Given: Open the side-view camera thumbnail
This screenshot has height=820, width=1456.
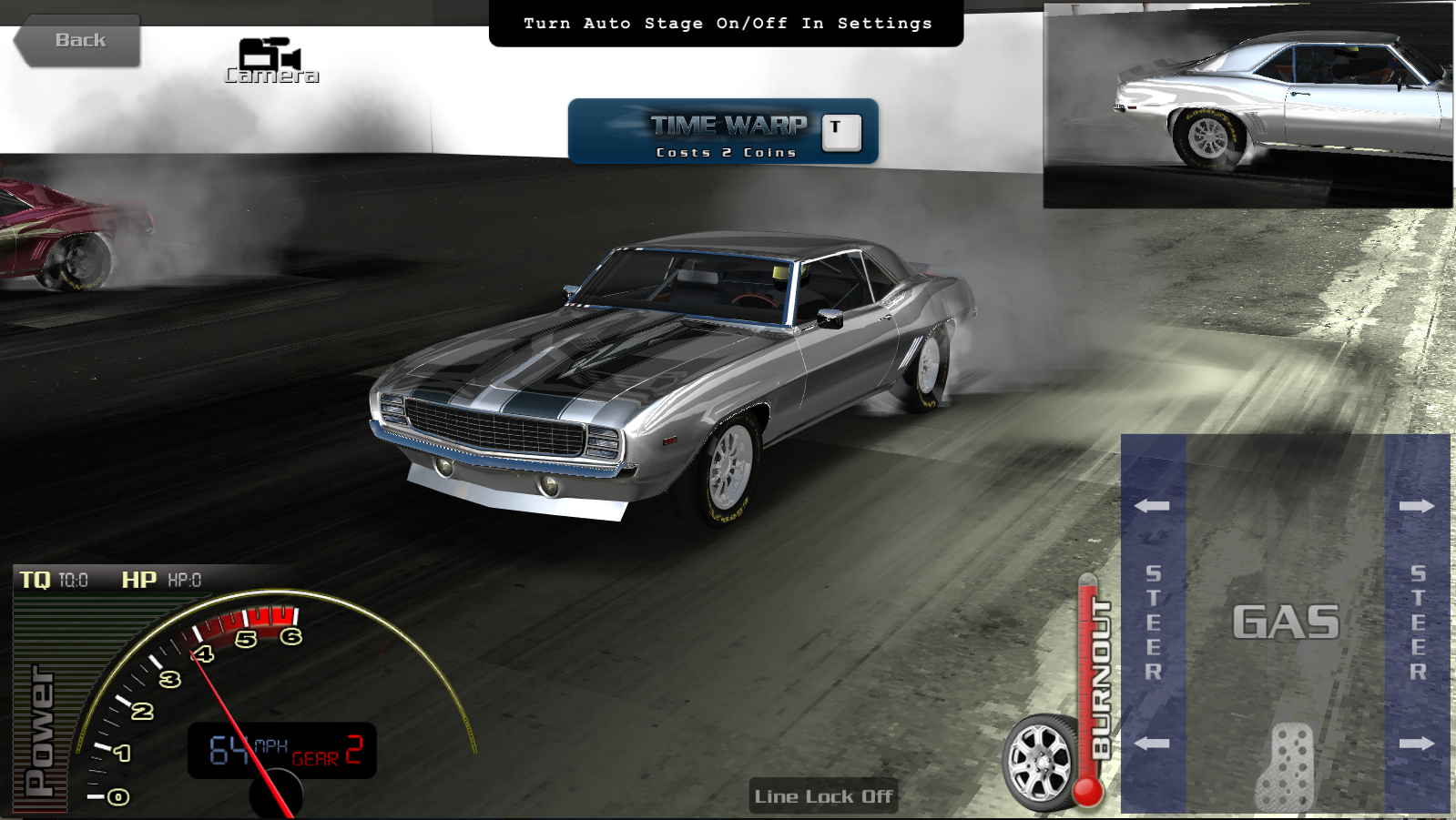Looking at the screenshot, I should pos(1247,106).
